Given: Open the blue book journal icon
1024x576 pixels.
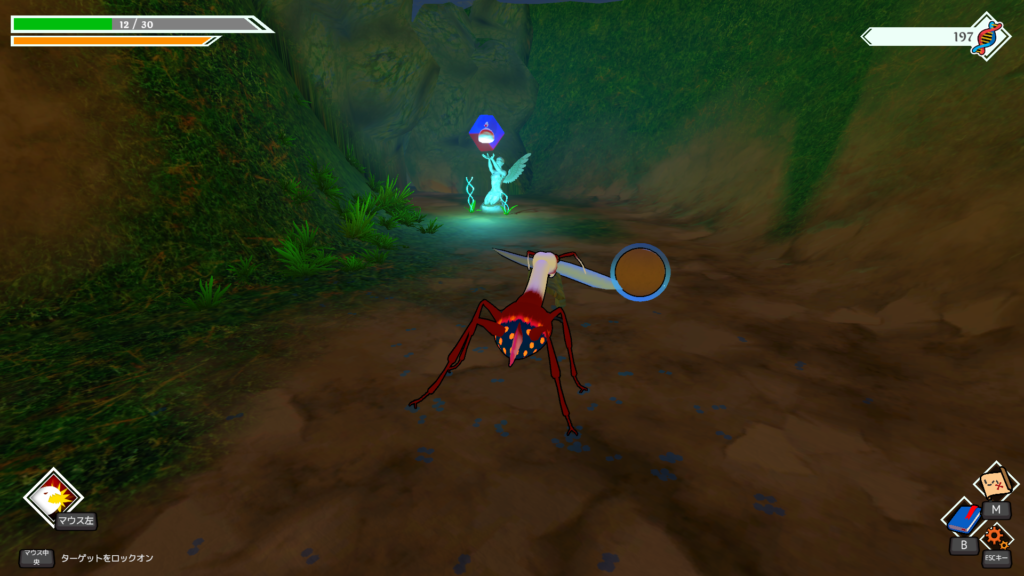Looking at the screenshot, I should 964,520.
